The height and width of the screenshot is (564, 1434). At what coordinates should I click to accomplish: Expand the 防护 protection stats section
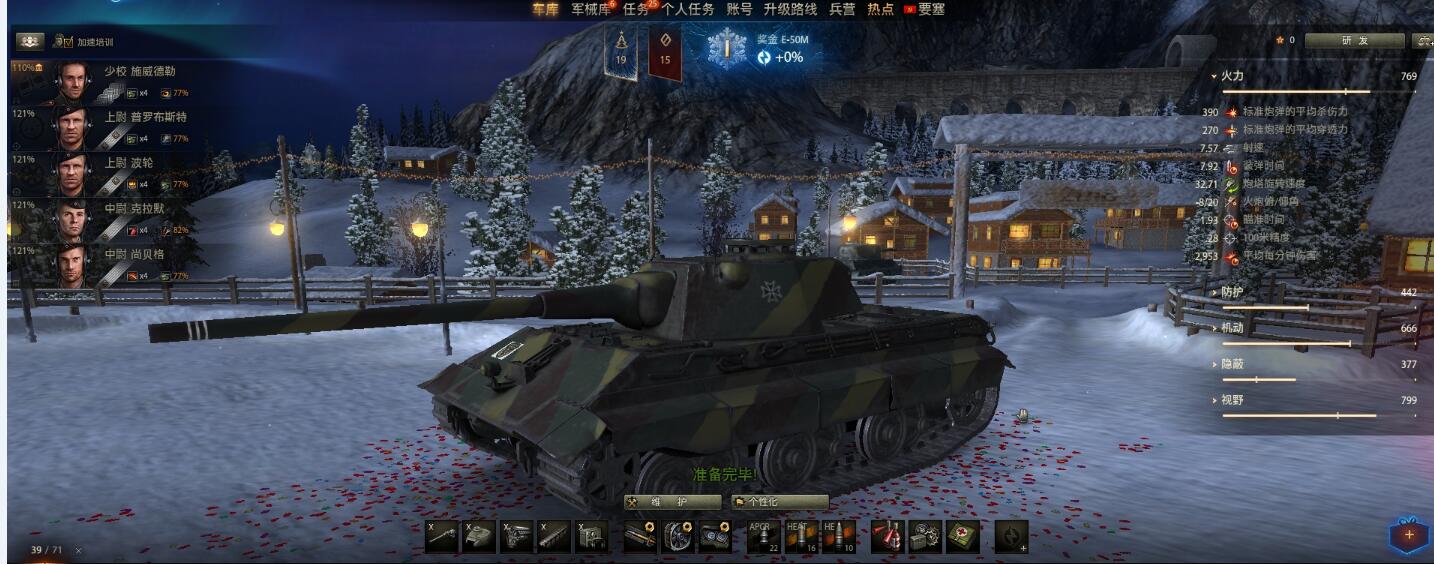(1231, 292)
